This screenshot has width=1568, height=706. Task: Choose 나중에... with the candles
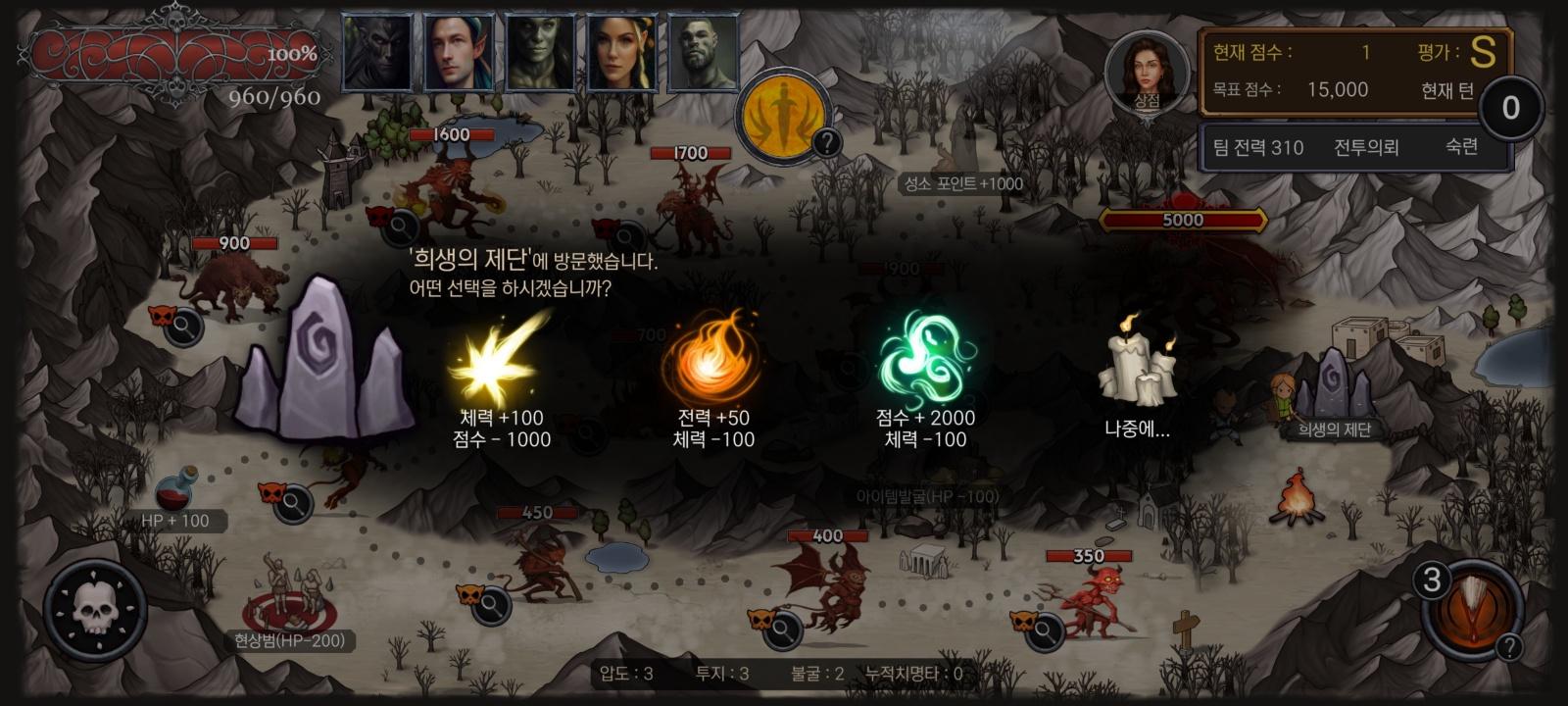point(1137,382)
